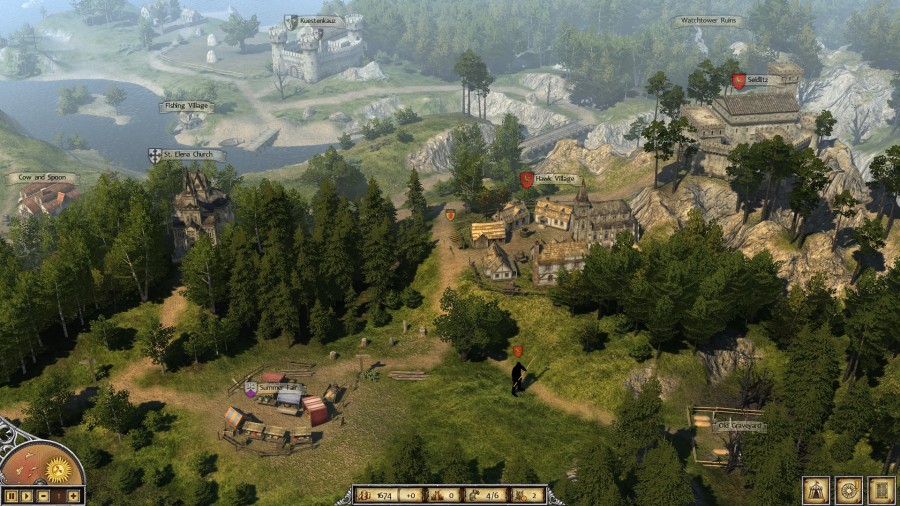Viewport: 900px width, 506px height.
Task: Select the Fishing Village label
Action: pyautogui.click(x=187, y=107)
